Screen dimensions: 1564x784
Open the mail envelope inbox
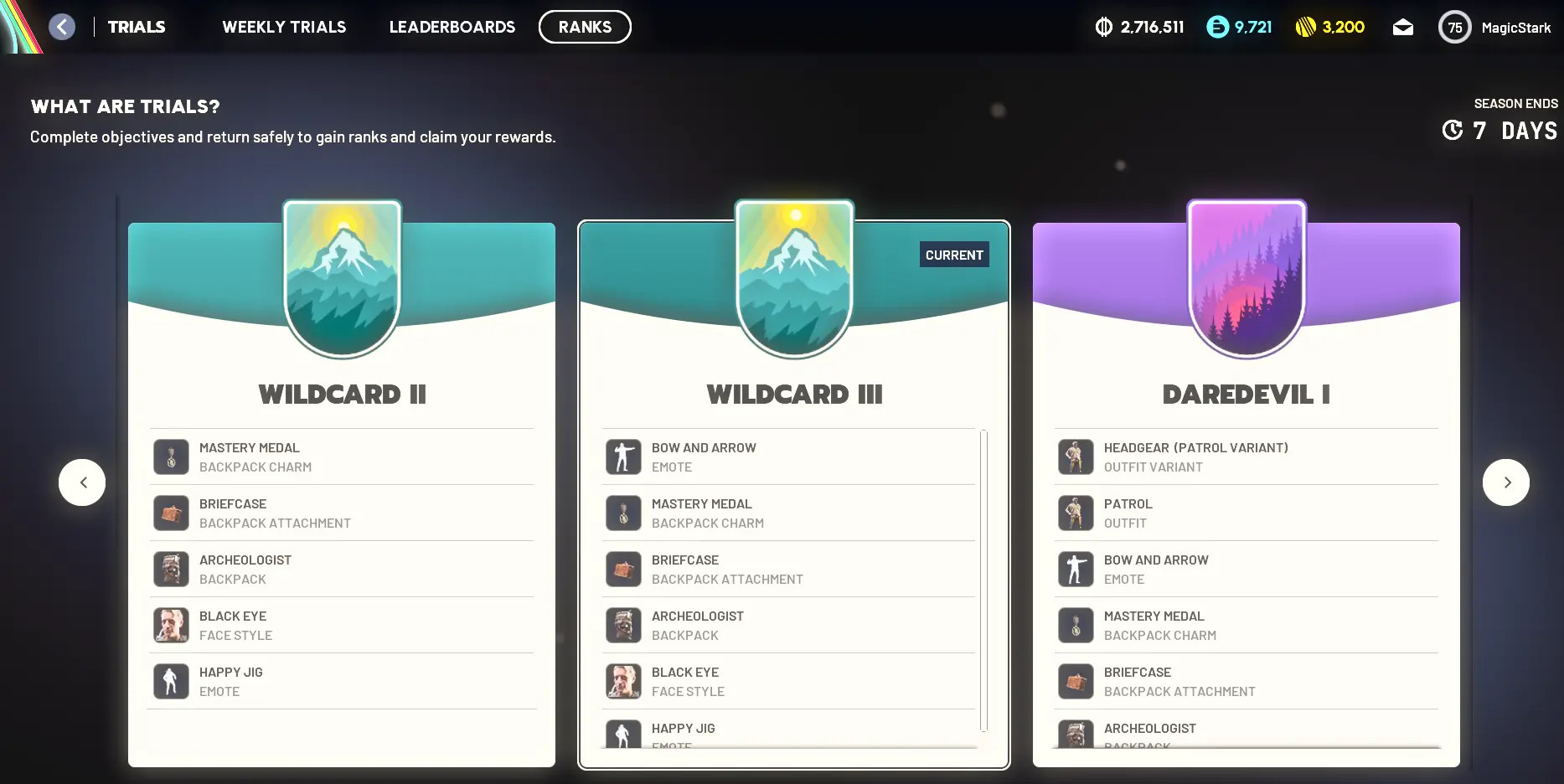click(x=1403, y=26)
